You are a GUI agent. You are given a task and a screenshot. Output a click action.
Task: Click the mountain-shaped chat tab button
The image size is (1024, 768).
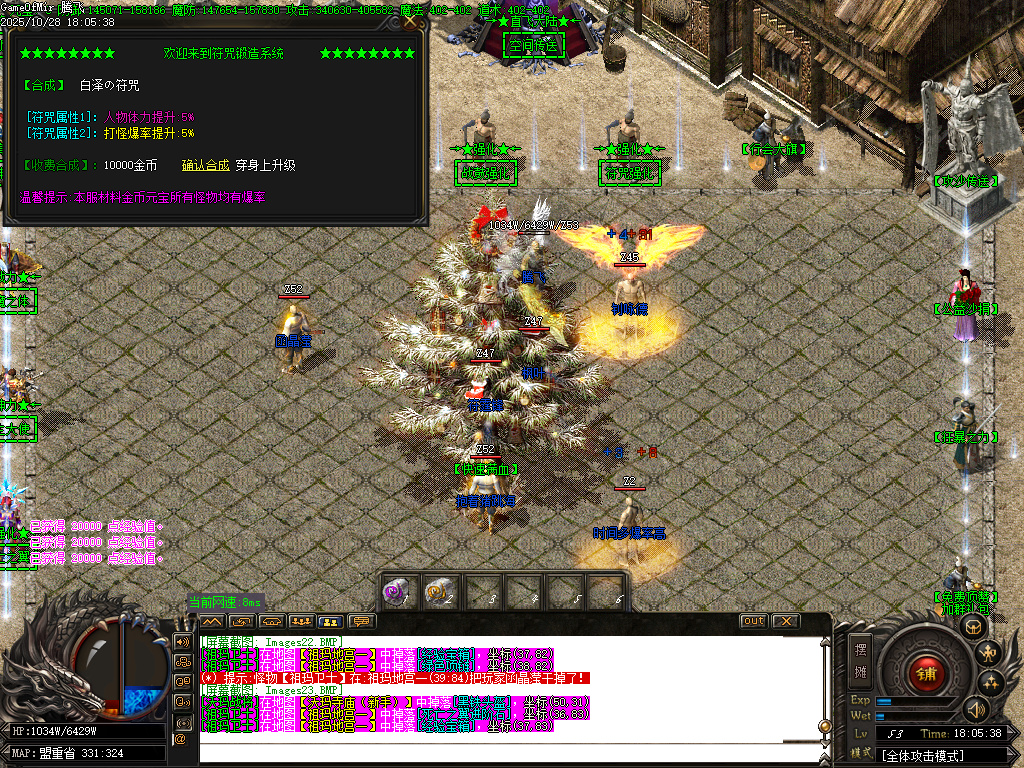[211, 621]
